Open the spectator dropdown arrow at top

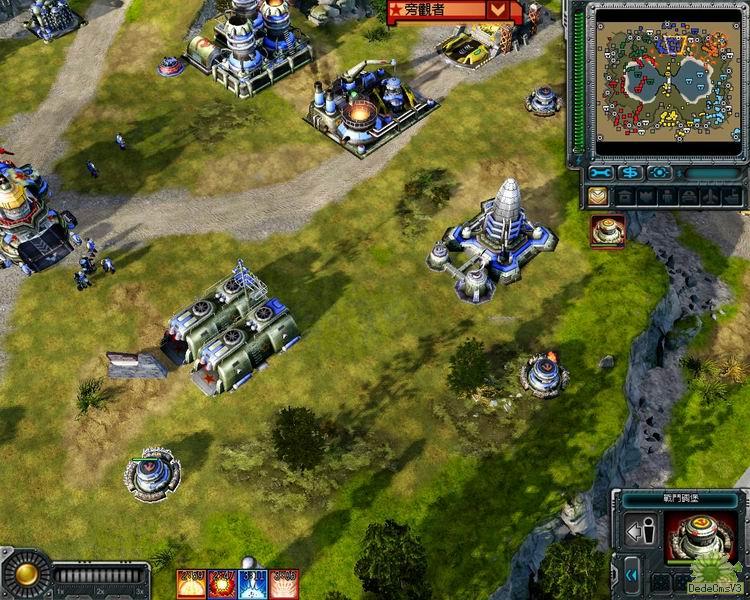coord(498,10)
